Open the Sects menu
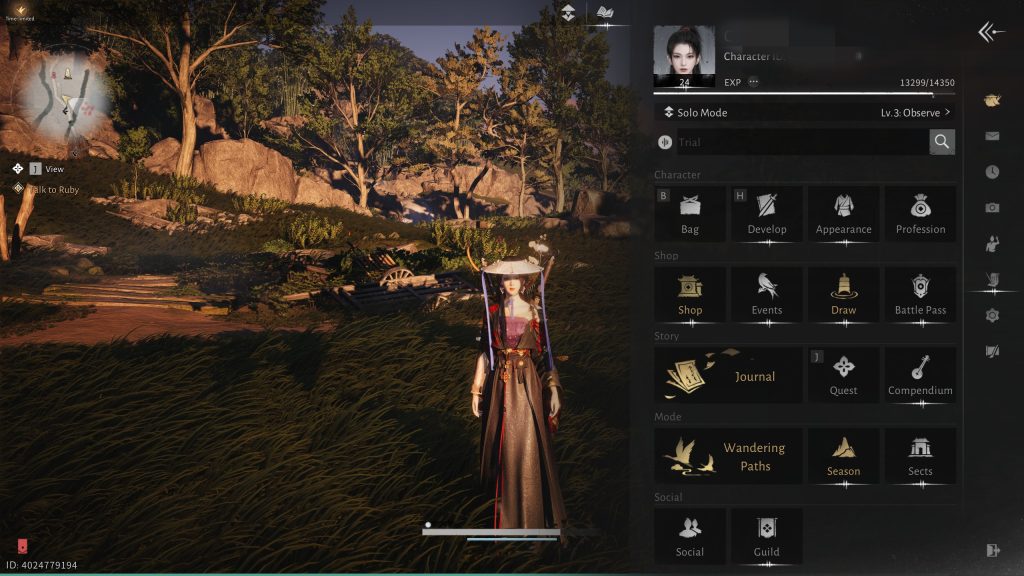 920,456
